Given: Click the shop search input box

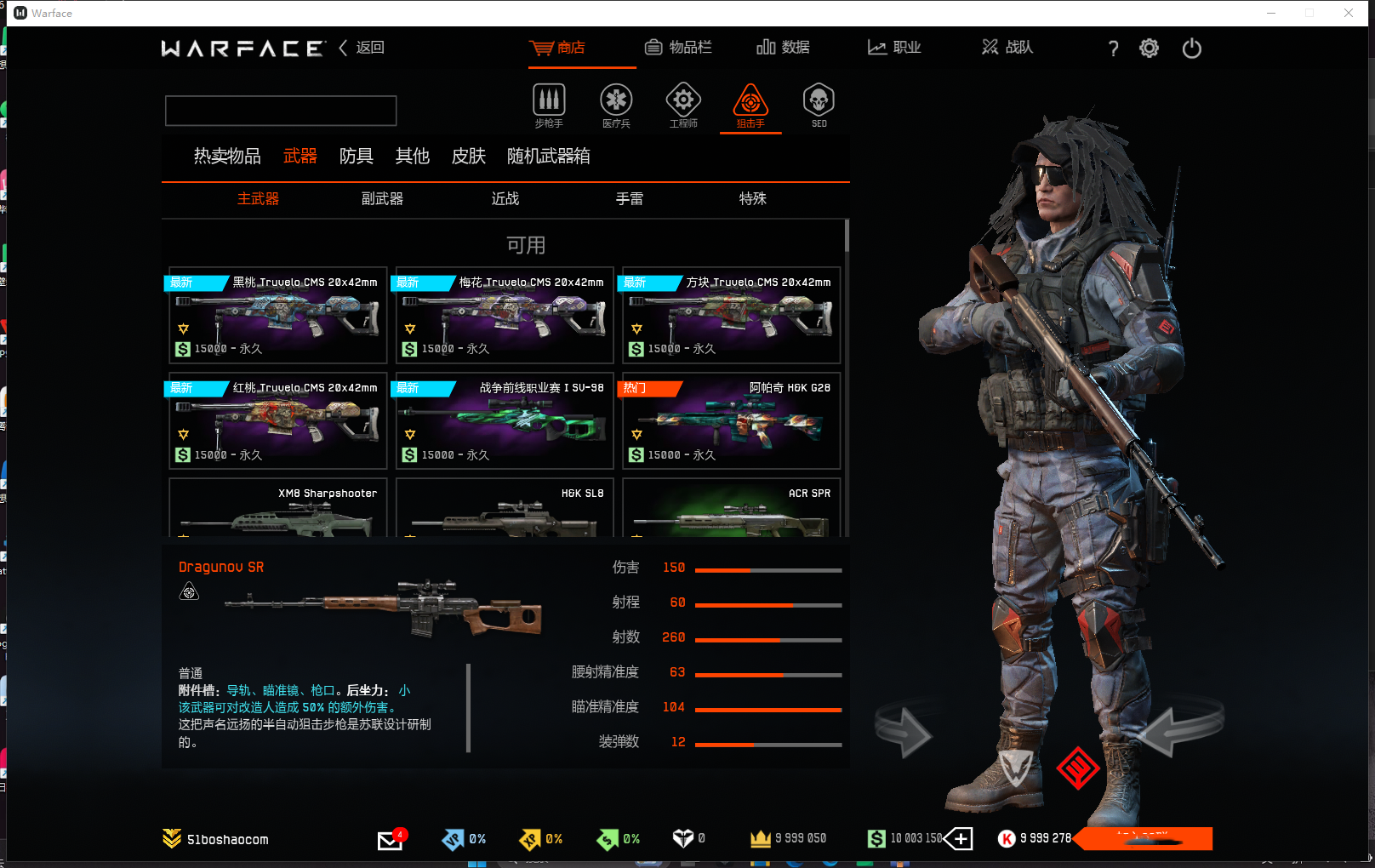Looking at the screenshot, I should click(281, 111).
